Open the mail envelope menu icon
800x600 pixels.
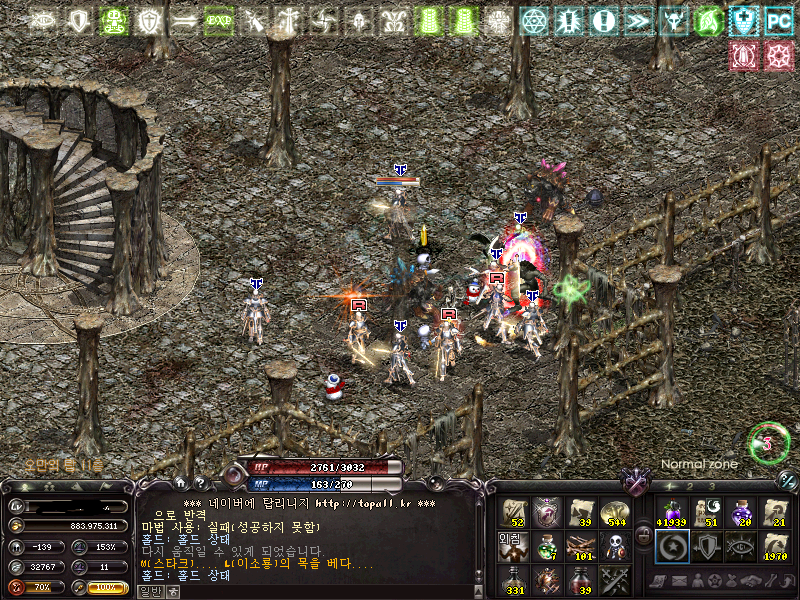pos(679,582)
